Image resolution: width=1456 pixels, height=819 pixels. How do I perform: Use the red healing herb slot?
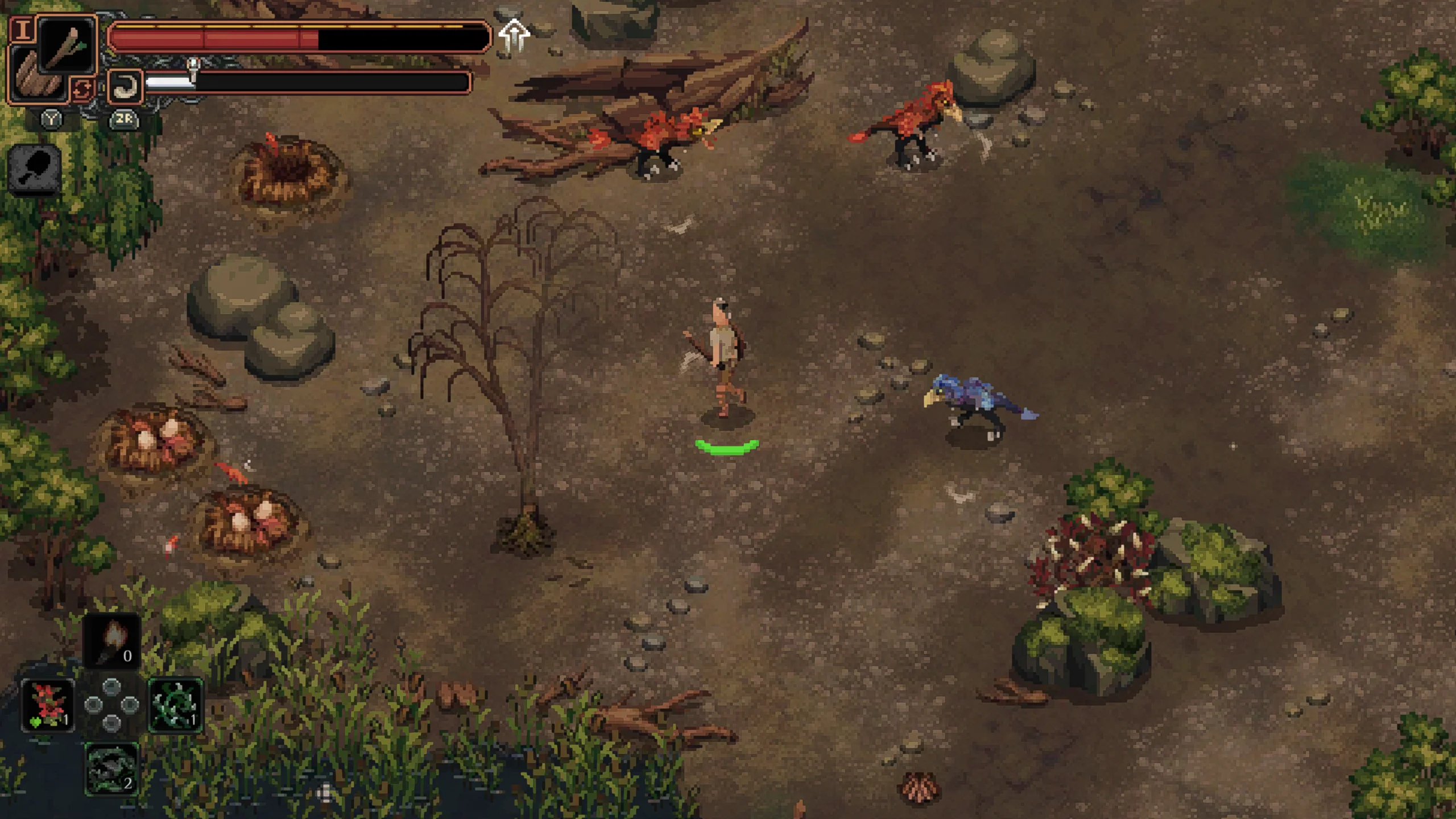[x=48, y=705]
